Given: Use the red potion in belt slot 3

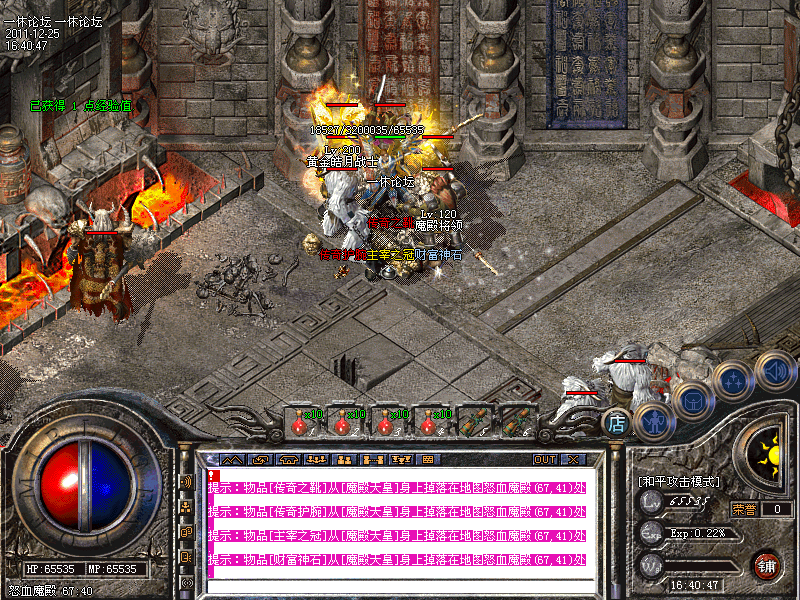Looking at the screenshot, I should coord(386,421).
